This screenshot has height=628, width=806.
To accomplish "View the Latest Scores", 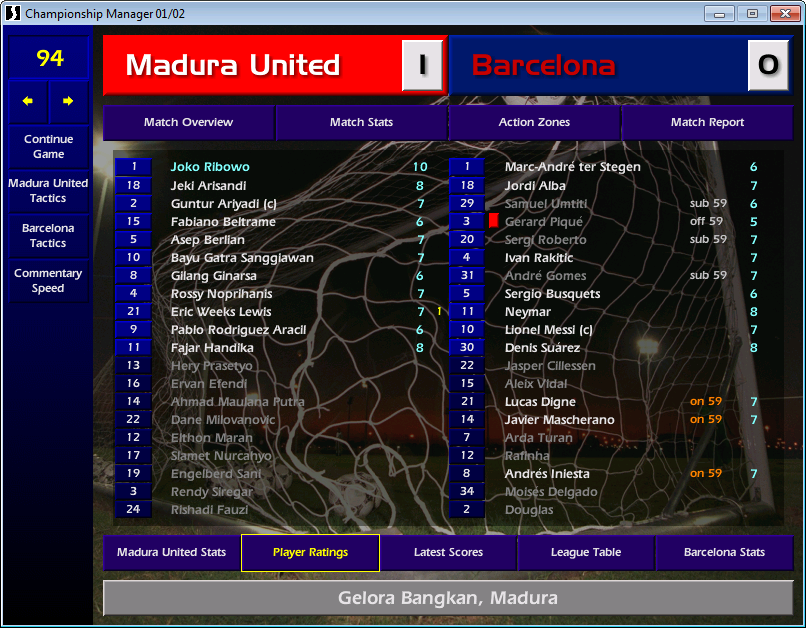I will 448,553.
